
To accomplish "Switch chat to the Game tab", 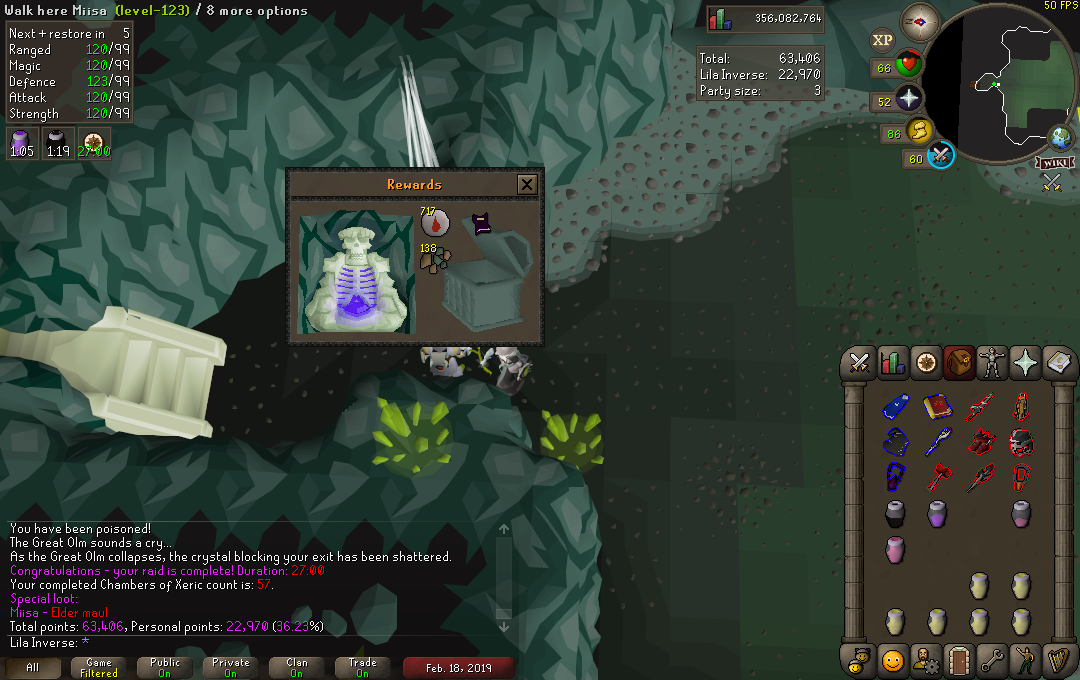I will point(98,667).
